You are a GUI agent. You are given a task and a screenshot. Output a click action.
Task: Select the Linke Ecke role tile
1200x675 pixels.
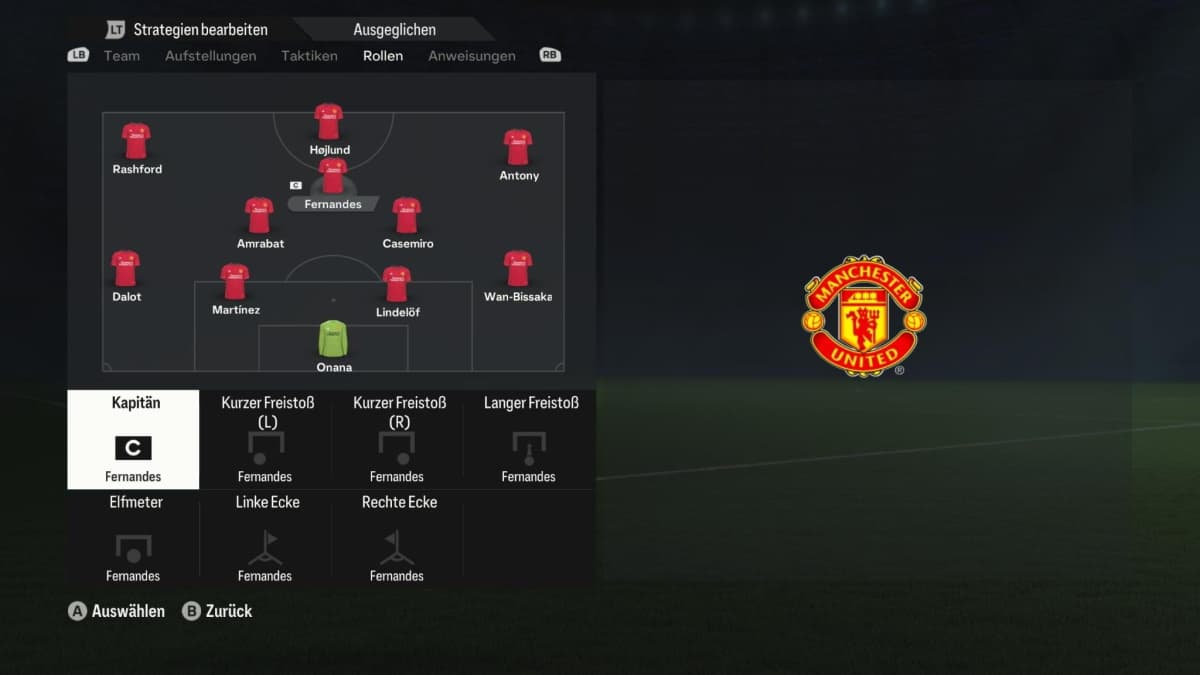pyautogui.click(x=266, y=537)
